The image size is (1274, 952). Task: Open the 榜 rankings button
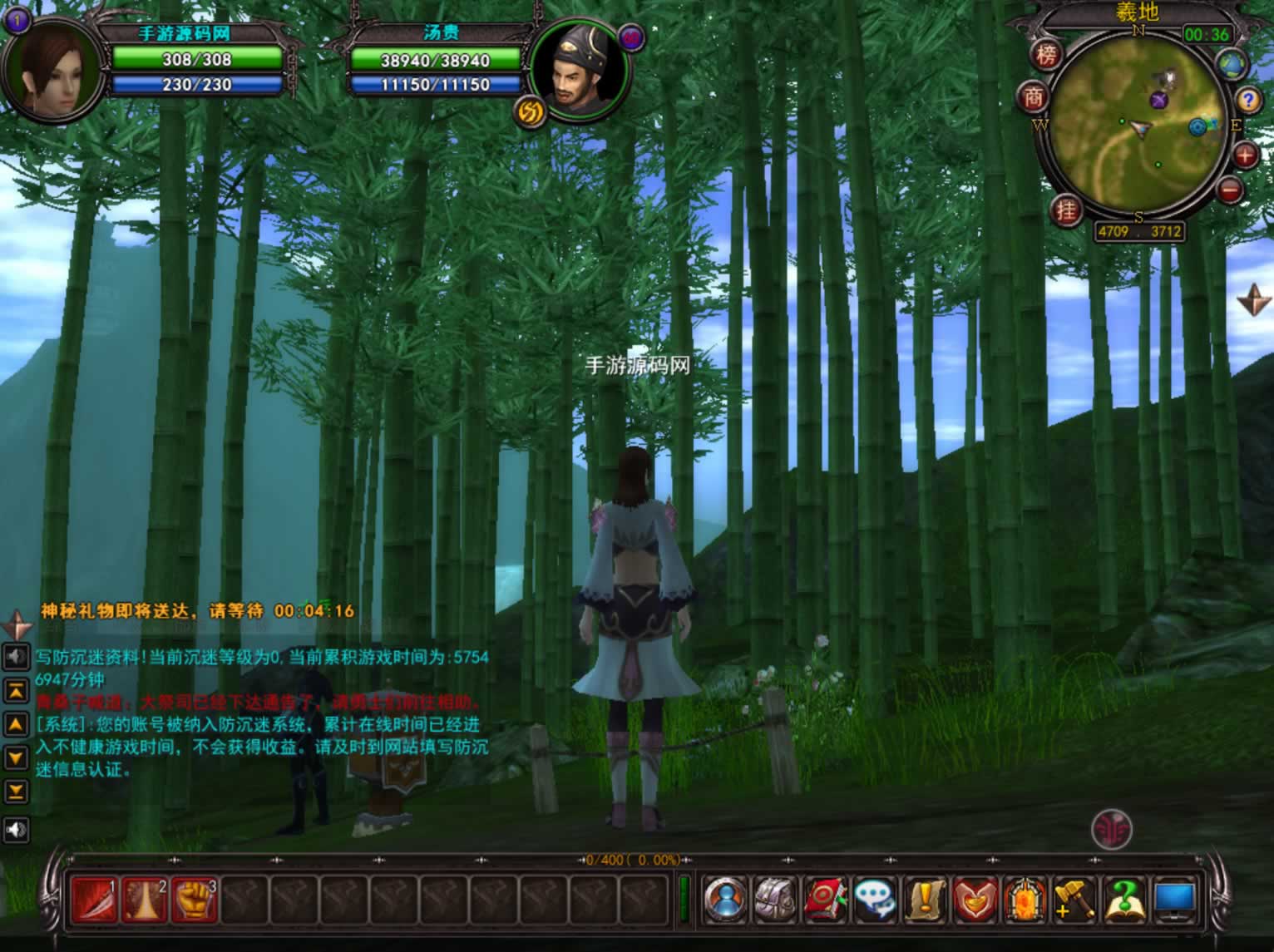tap(1047, 56)
